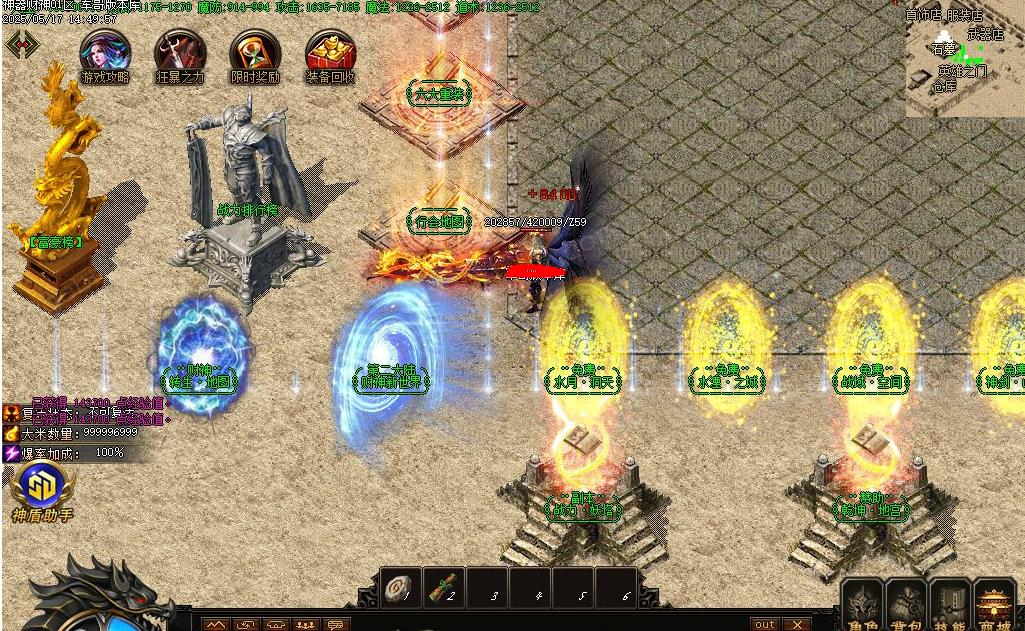The image size is (1025, 631).
Task: Open the 技能 skills panel
Action: (950, 605)
